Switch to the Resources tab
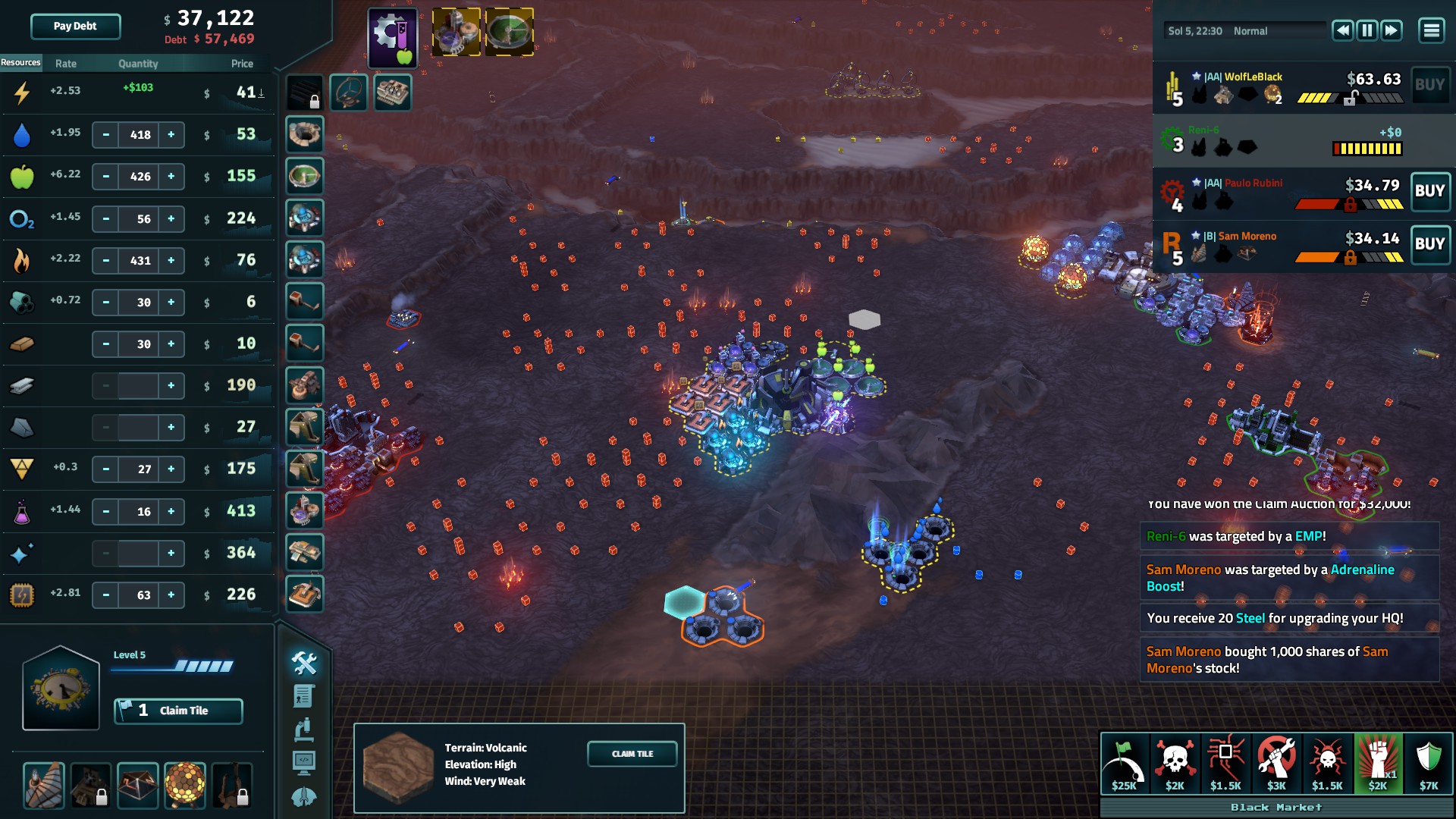This screenshot has width=1456, height=819. click(20, 63)
